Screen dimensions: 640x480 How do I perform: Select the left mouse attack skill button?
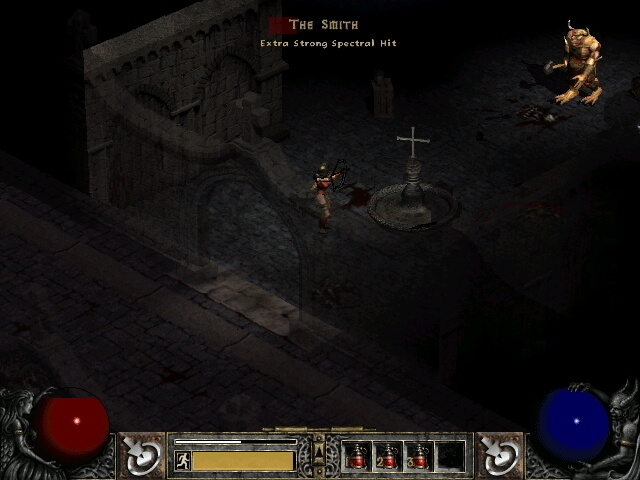point(144,456)
